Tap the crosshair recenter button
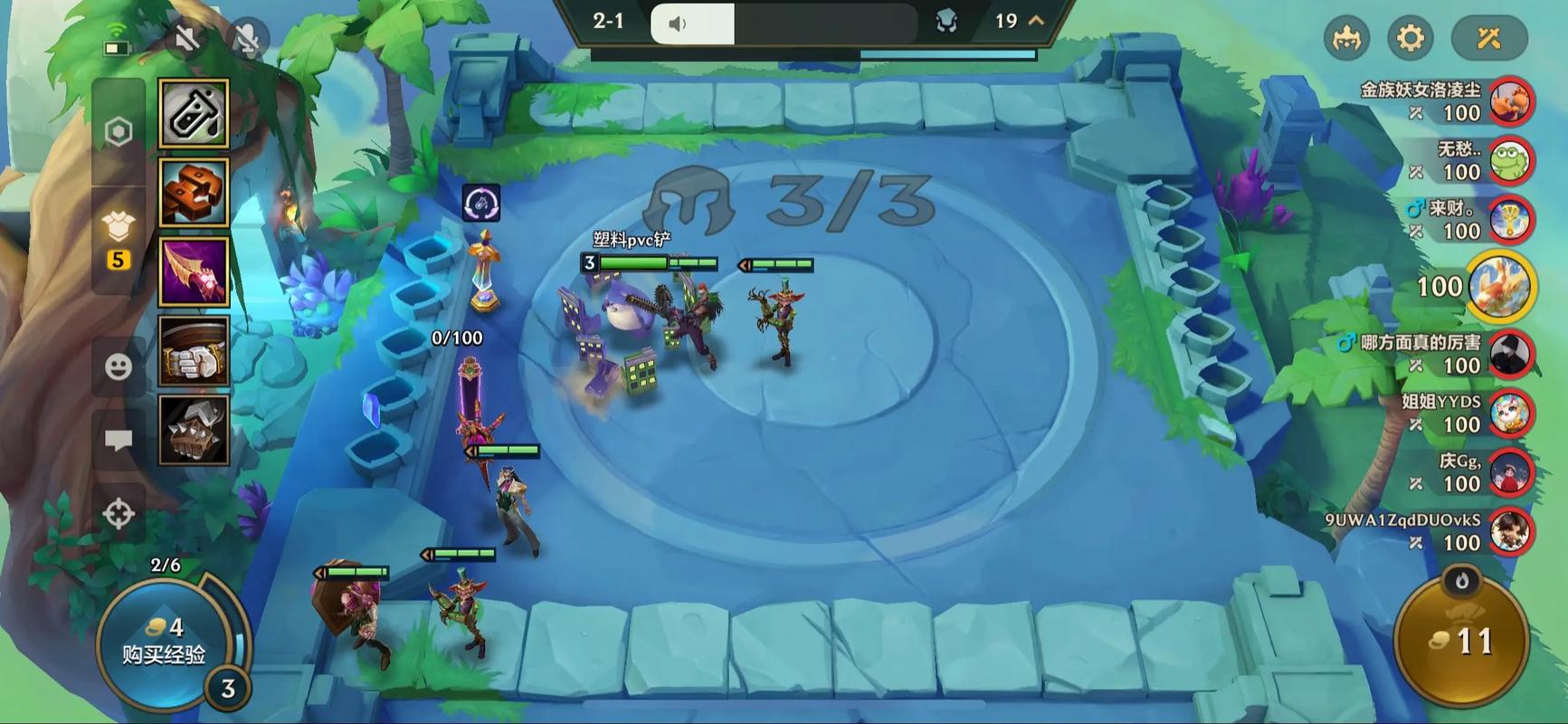Screen dimensions: 1568x724 pos(119,513)
